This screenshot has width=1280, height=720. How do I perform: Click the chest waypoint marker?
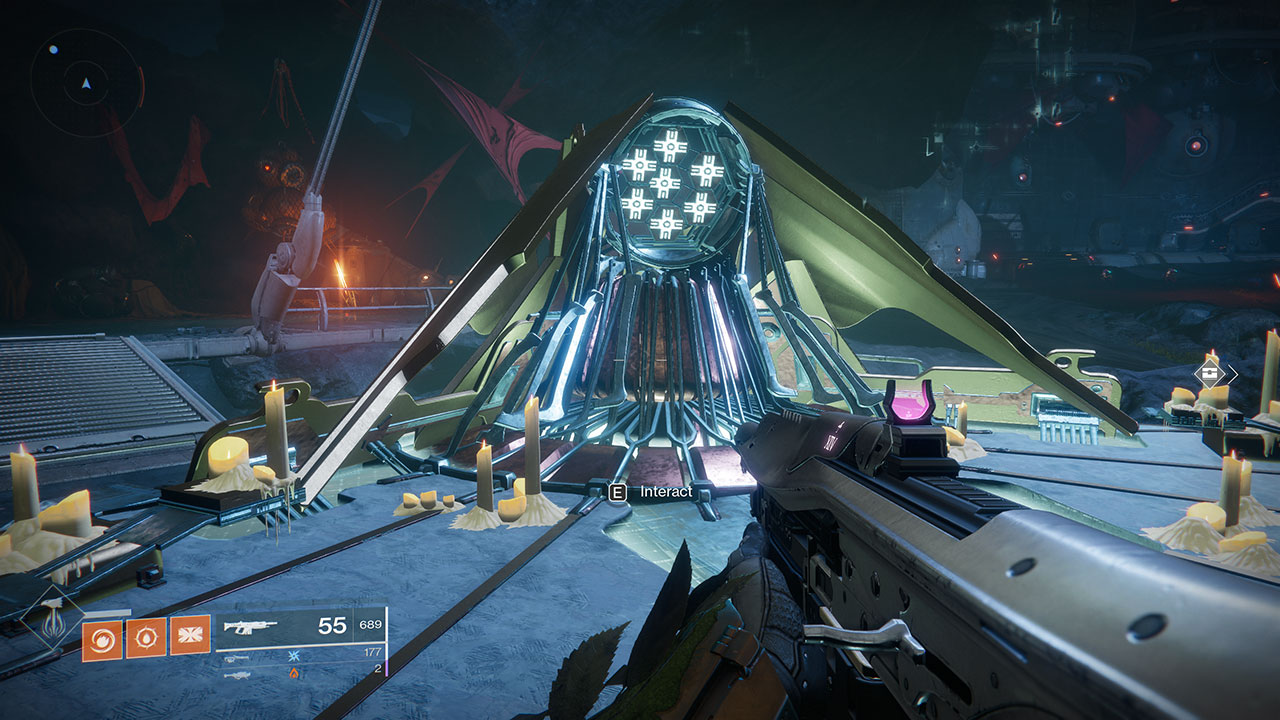click(x=1210, y=373)
